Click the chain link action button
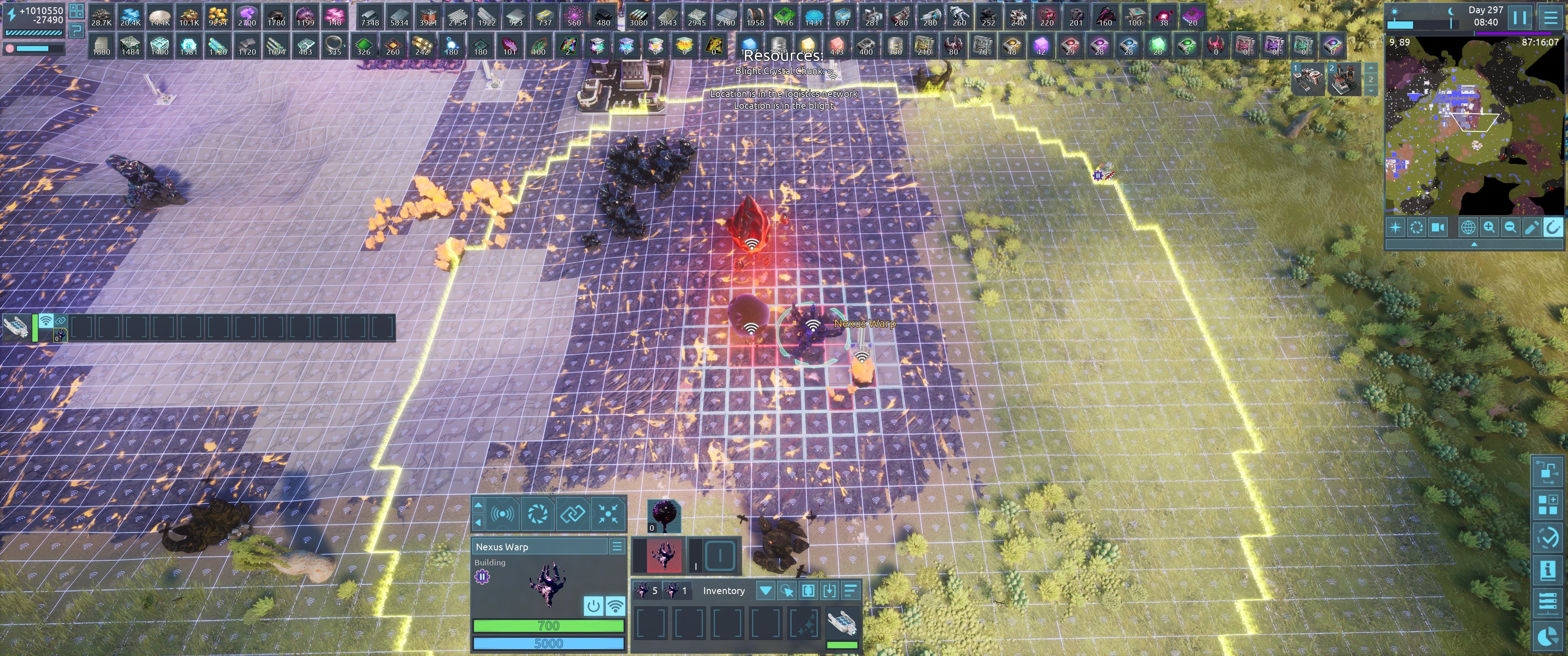The height and width of the screenshot is (656, 1568). 572,514
